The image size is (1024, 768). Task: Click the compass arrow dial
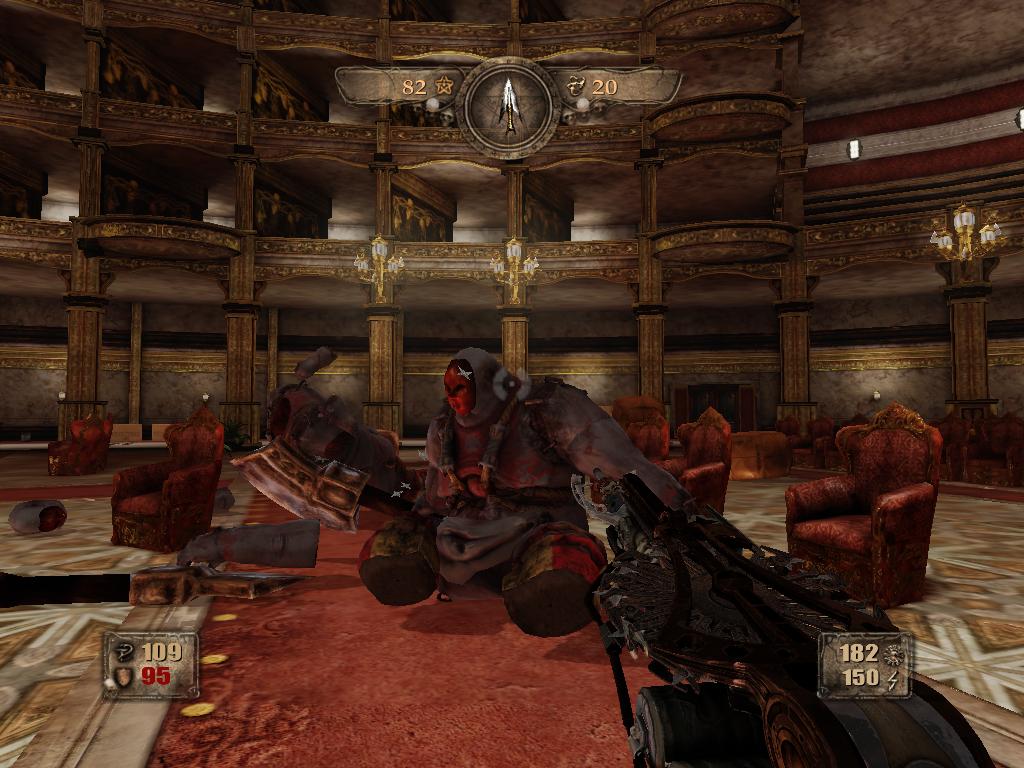[x=510, y=107]
